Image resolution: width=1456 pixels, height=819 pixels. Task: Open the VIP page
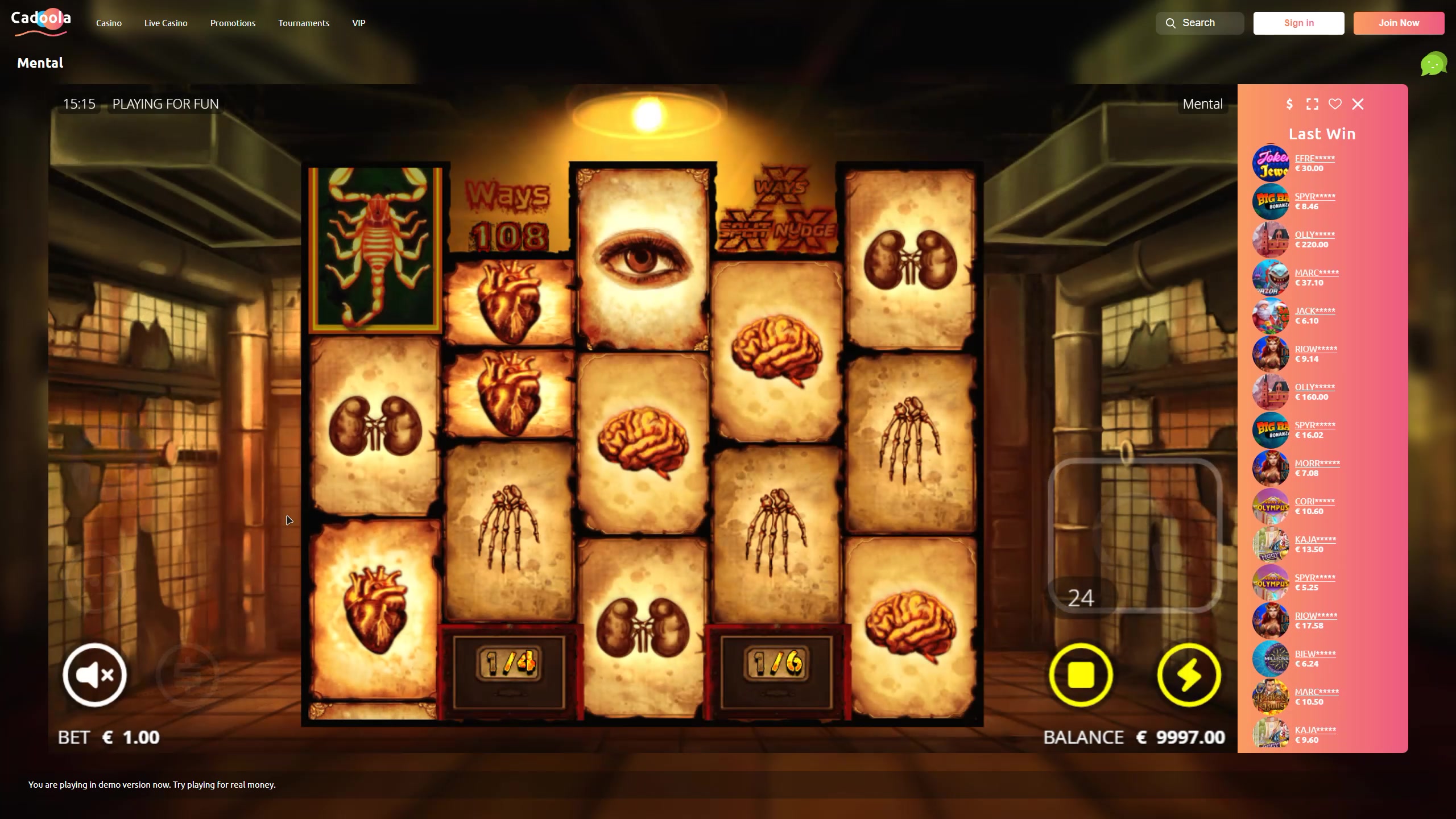[x=358, y=23]
